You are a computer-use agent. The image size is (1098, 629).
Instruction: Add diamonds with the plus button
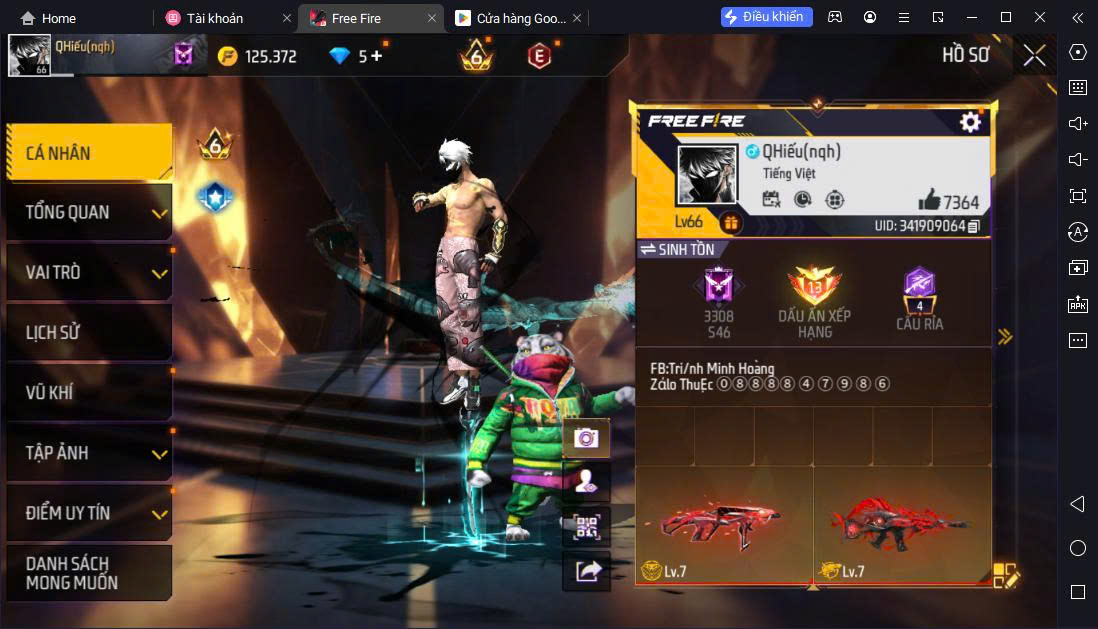pos(377,56)
